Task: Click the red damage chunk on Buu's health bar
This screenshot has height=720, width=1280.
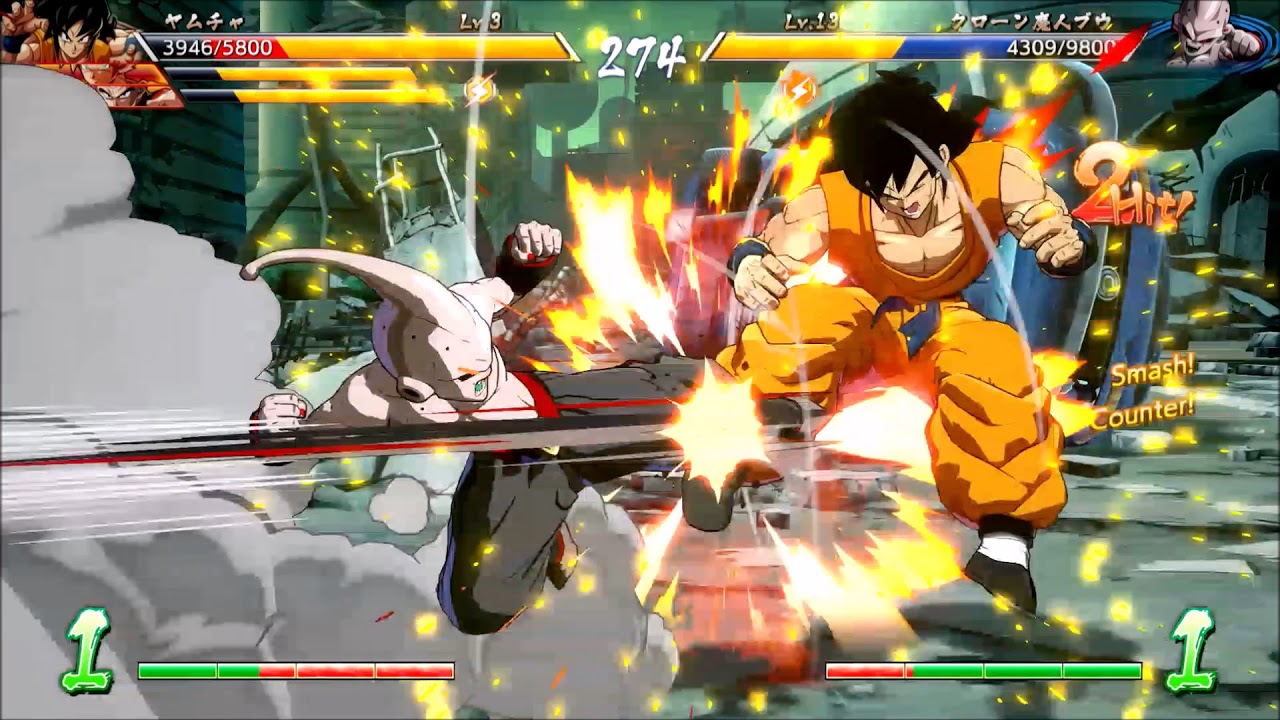Action: pos(1125,44)
